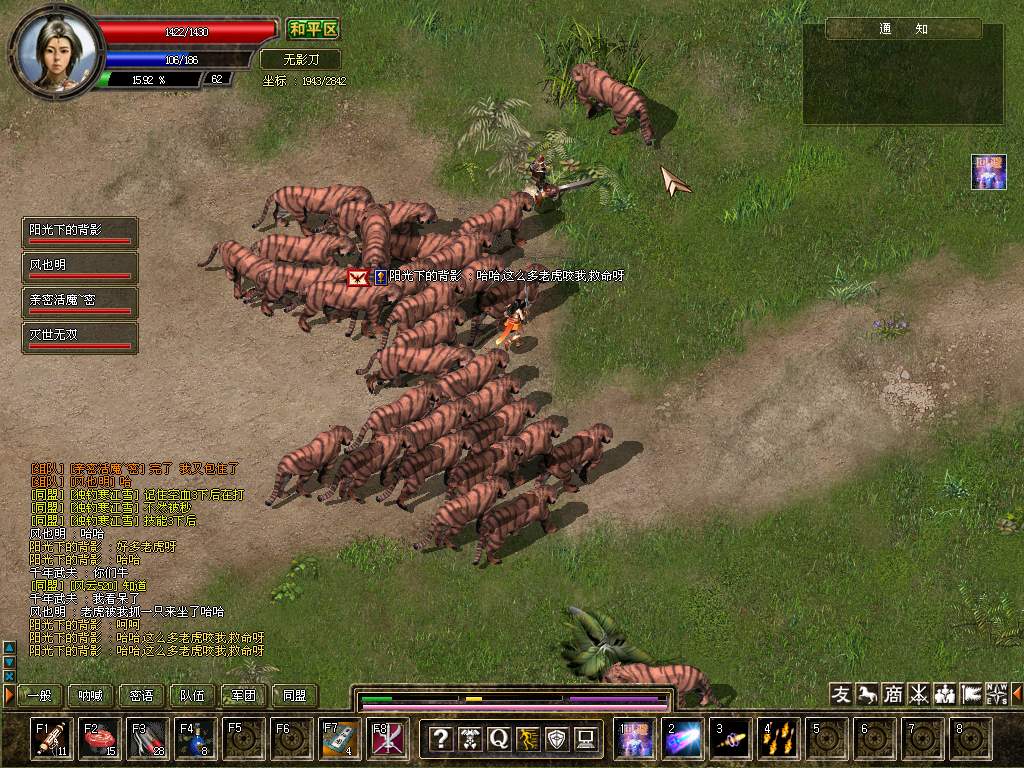Use the F1 scroll item slot

coord(51,739)
